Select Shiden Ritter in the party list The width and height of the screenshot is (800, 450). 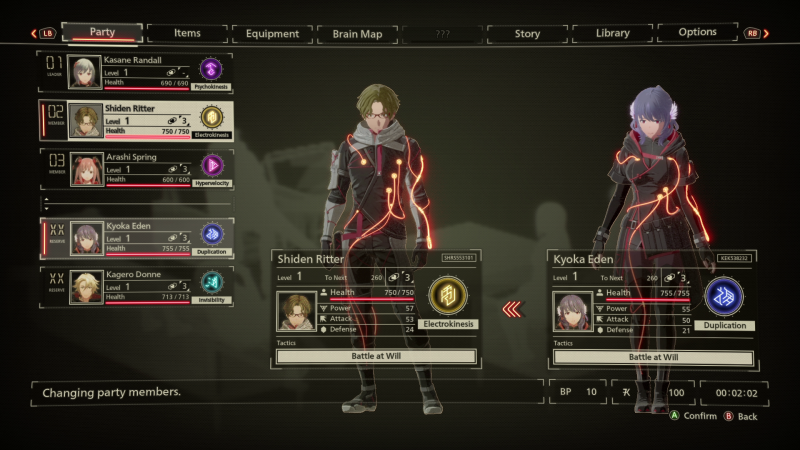[135, 120]
